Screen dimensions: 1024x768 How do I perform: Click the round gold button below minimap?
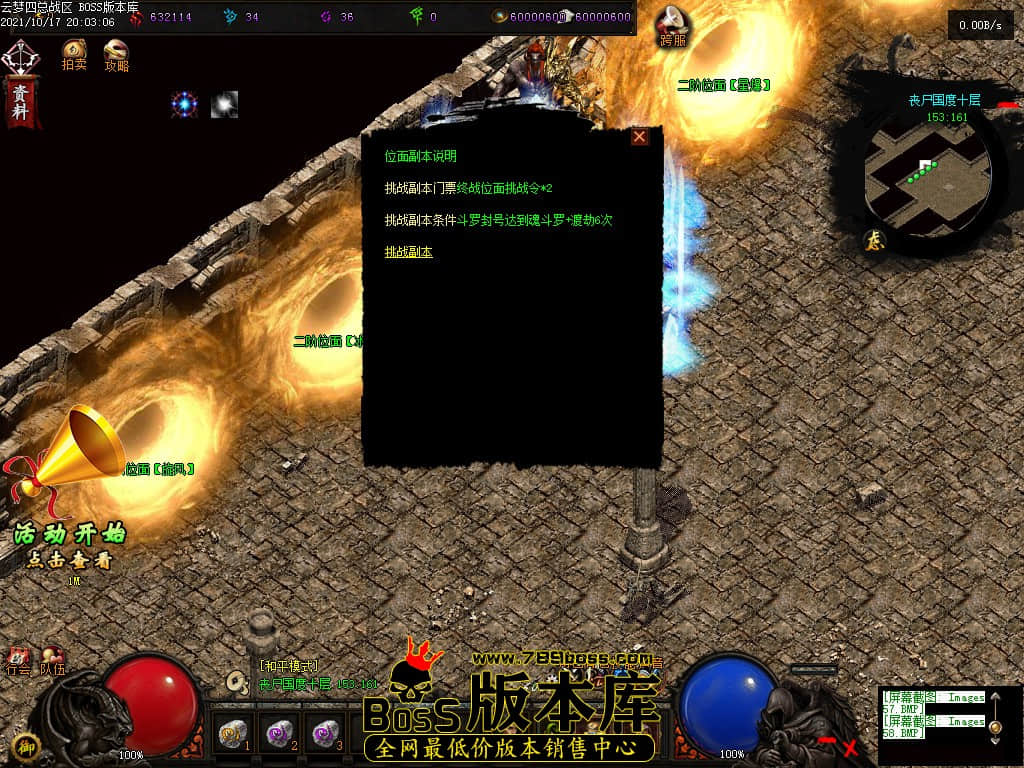pos(873,240)
